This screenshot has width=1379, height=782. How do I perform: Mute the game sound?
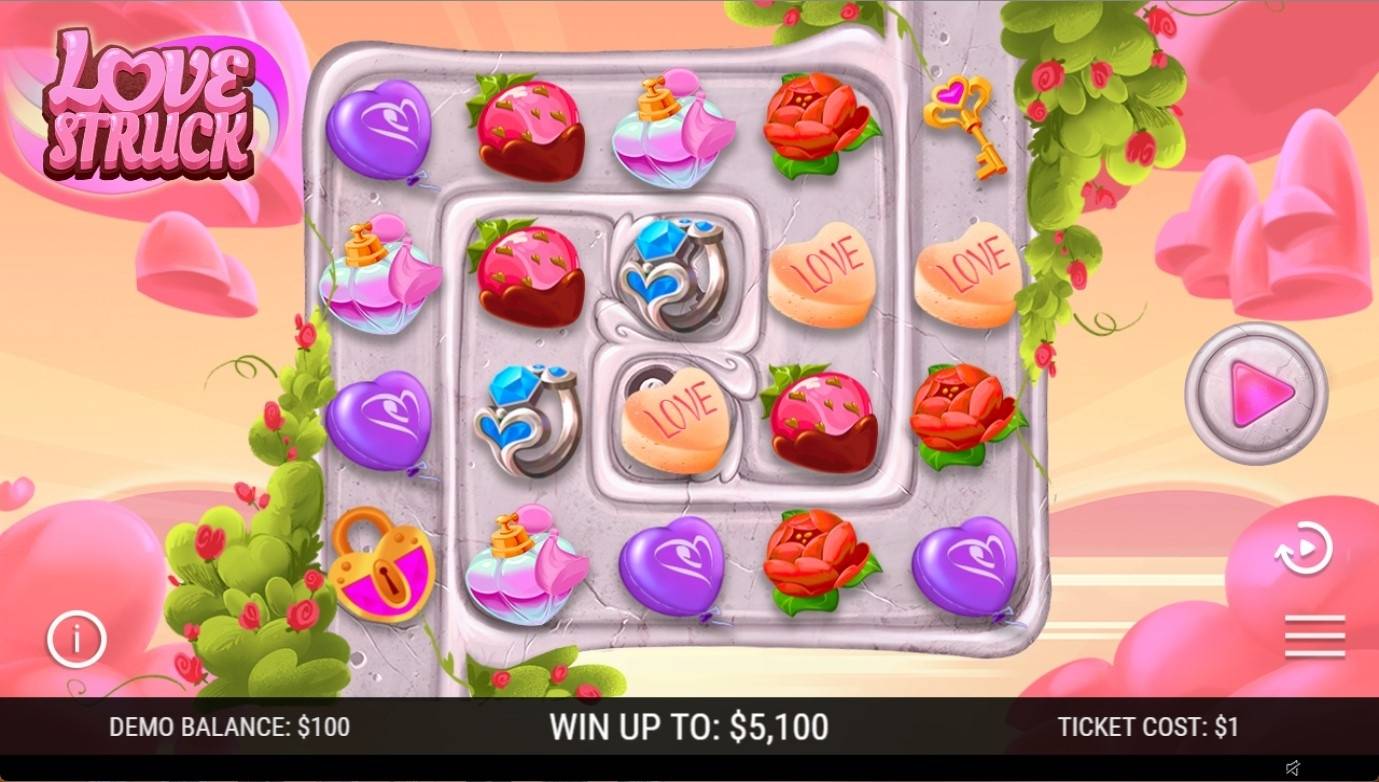(x=1289, y=769)
